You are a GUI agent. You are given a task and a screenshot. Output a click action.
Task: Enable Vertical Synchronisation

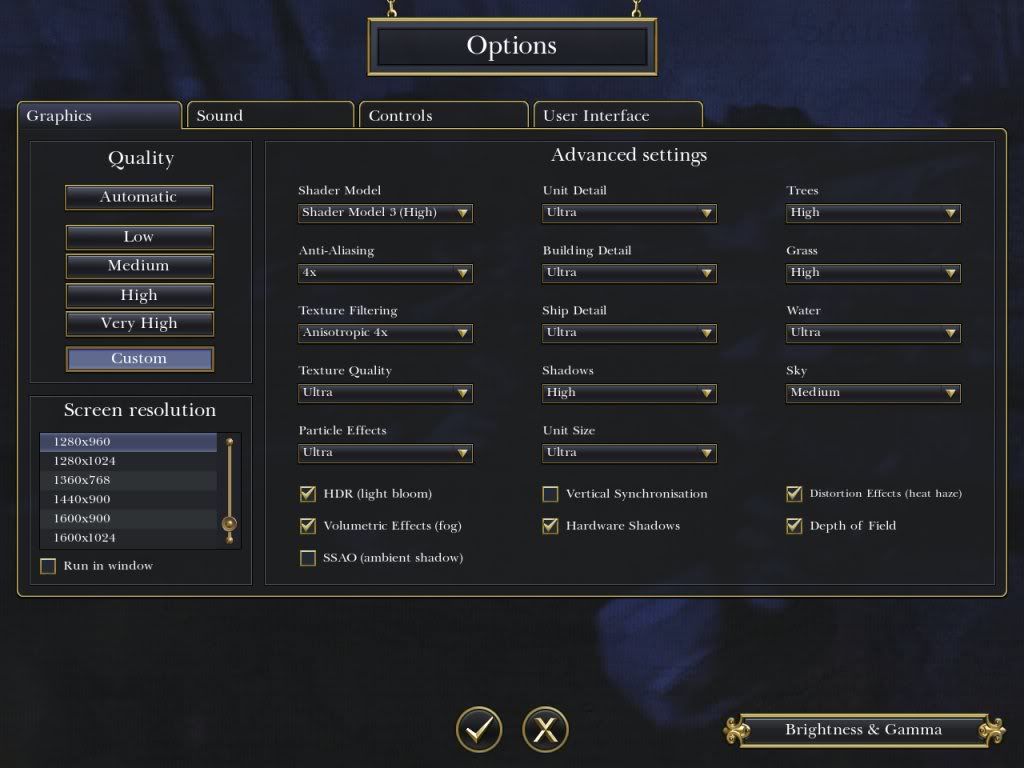coord(550,494)
